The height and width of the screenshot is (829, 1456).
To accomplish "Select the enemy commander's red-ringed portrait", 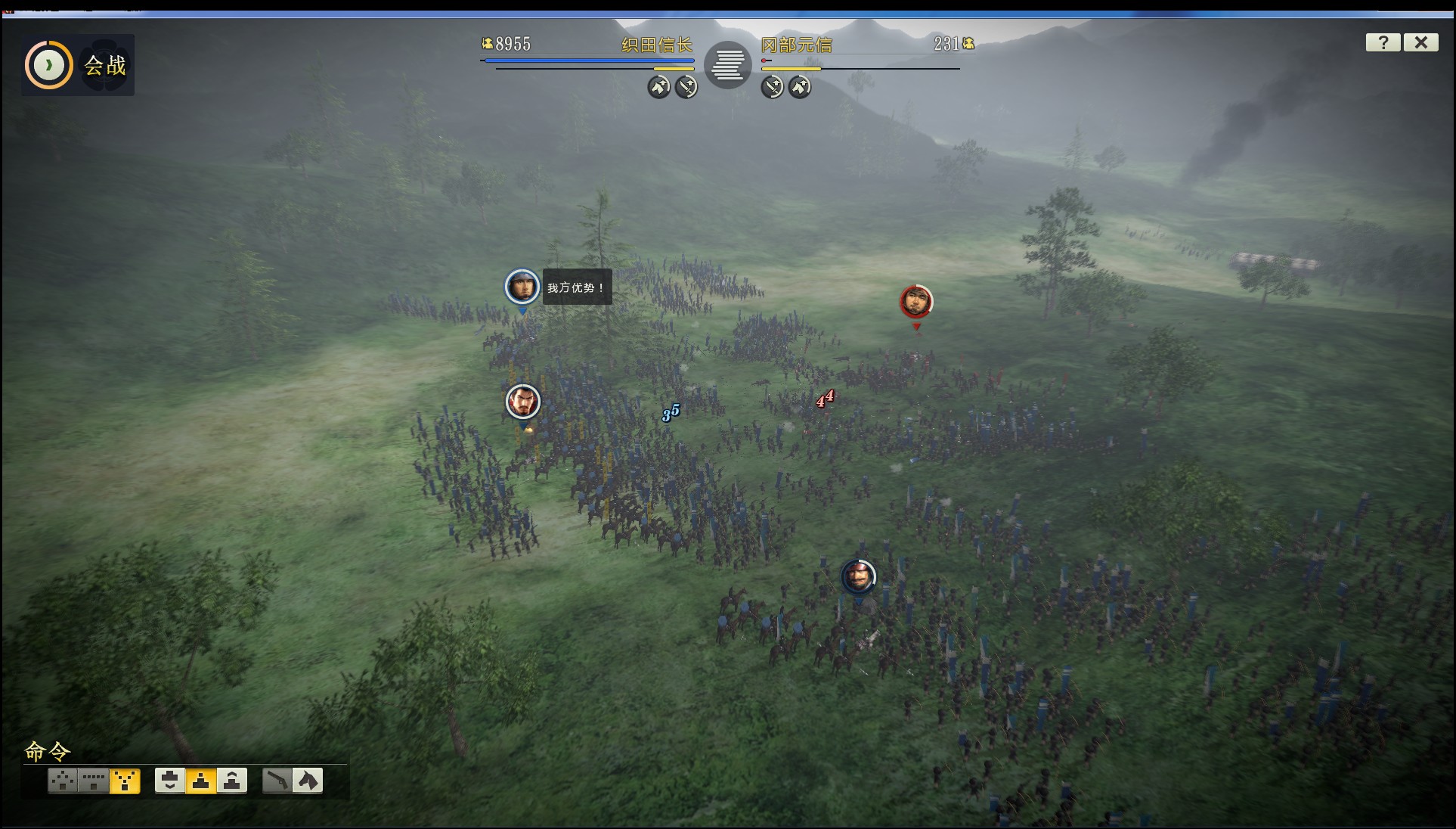I will coord(915,302).
